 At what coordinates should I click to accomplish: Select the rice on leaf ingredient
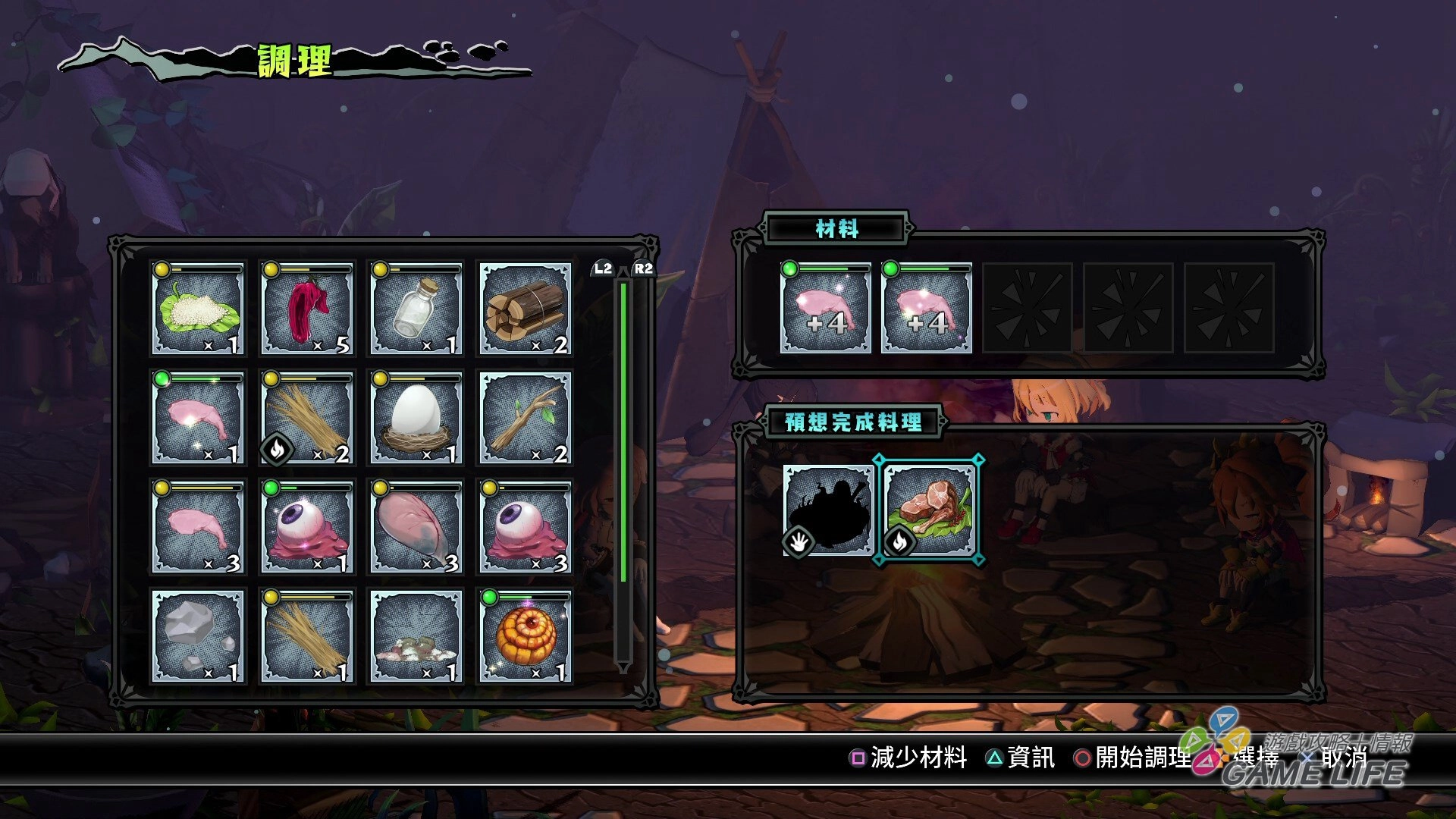(x=198, y=309)
